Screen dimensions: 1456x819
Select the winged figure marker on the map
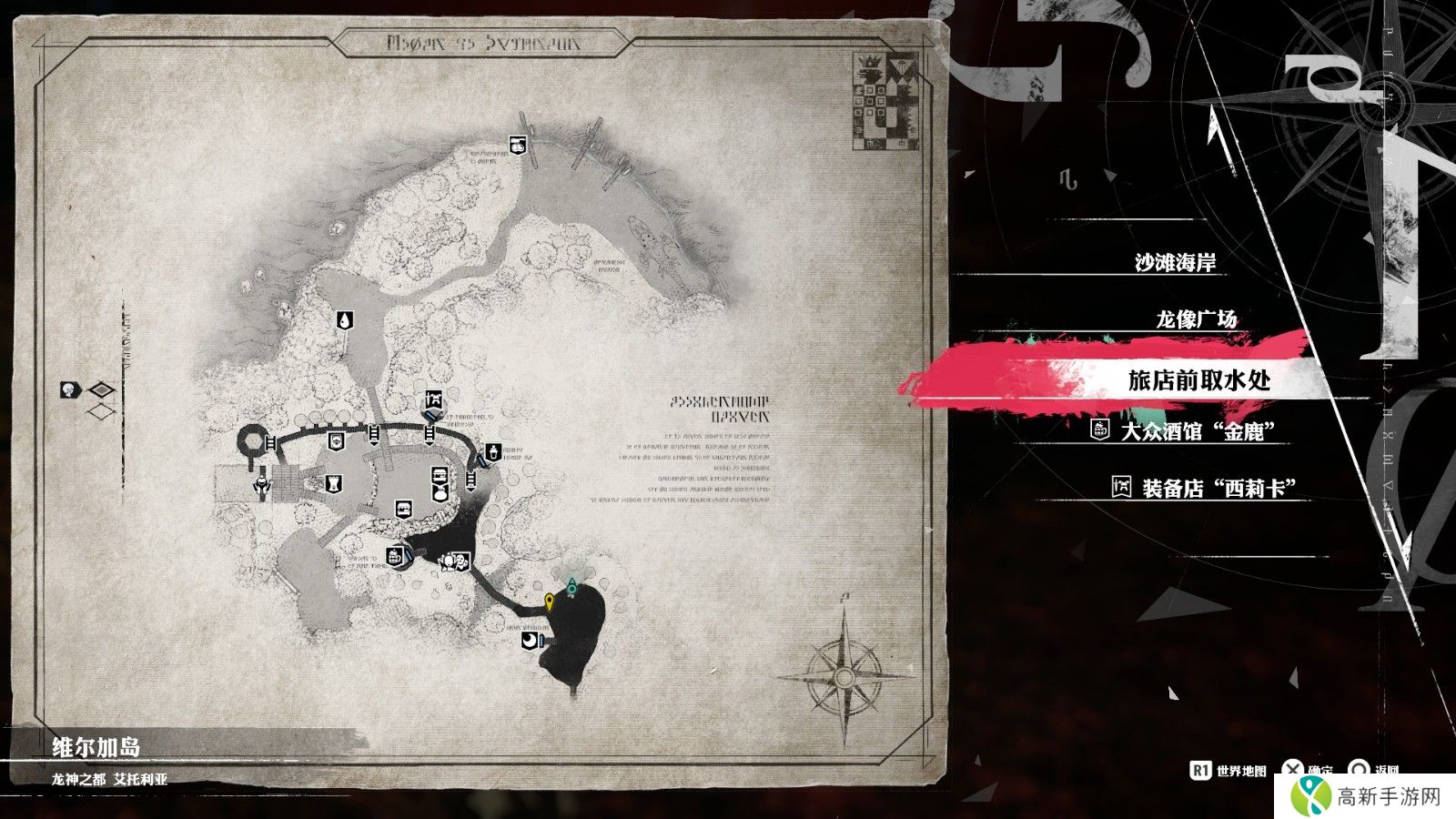click(x=261, y=485)
